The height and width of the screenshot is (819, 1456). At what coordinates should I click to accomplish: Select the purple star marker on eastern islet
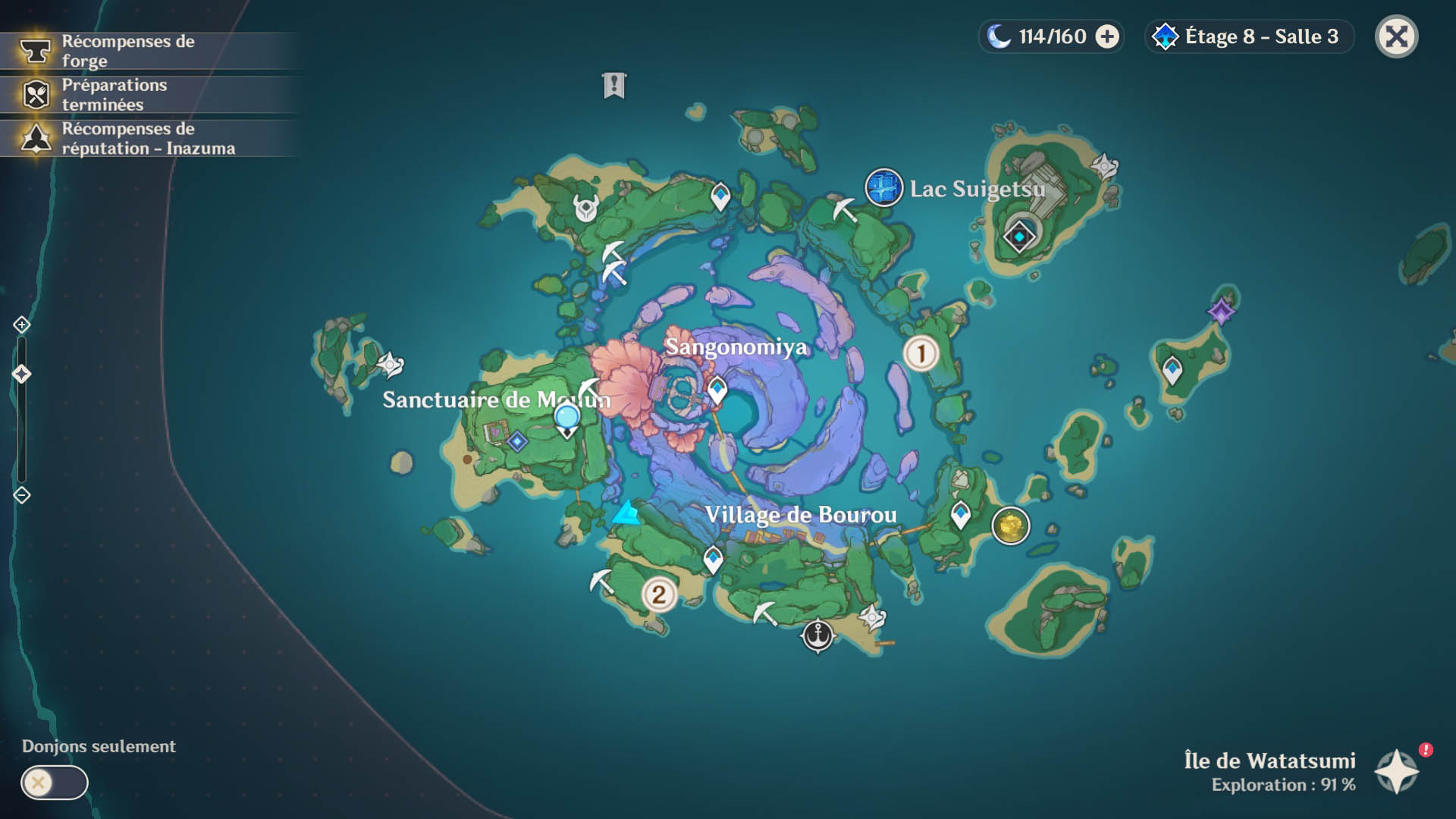[1221, 310]
